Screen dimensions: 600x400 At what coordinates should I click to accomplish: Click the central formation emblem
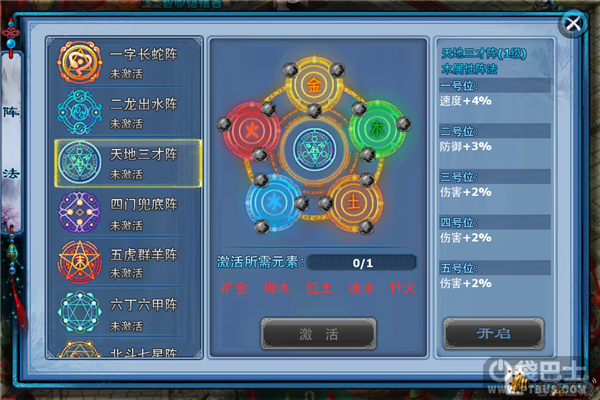[x=314, y=148]
